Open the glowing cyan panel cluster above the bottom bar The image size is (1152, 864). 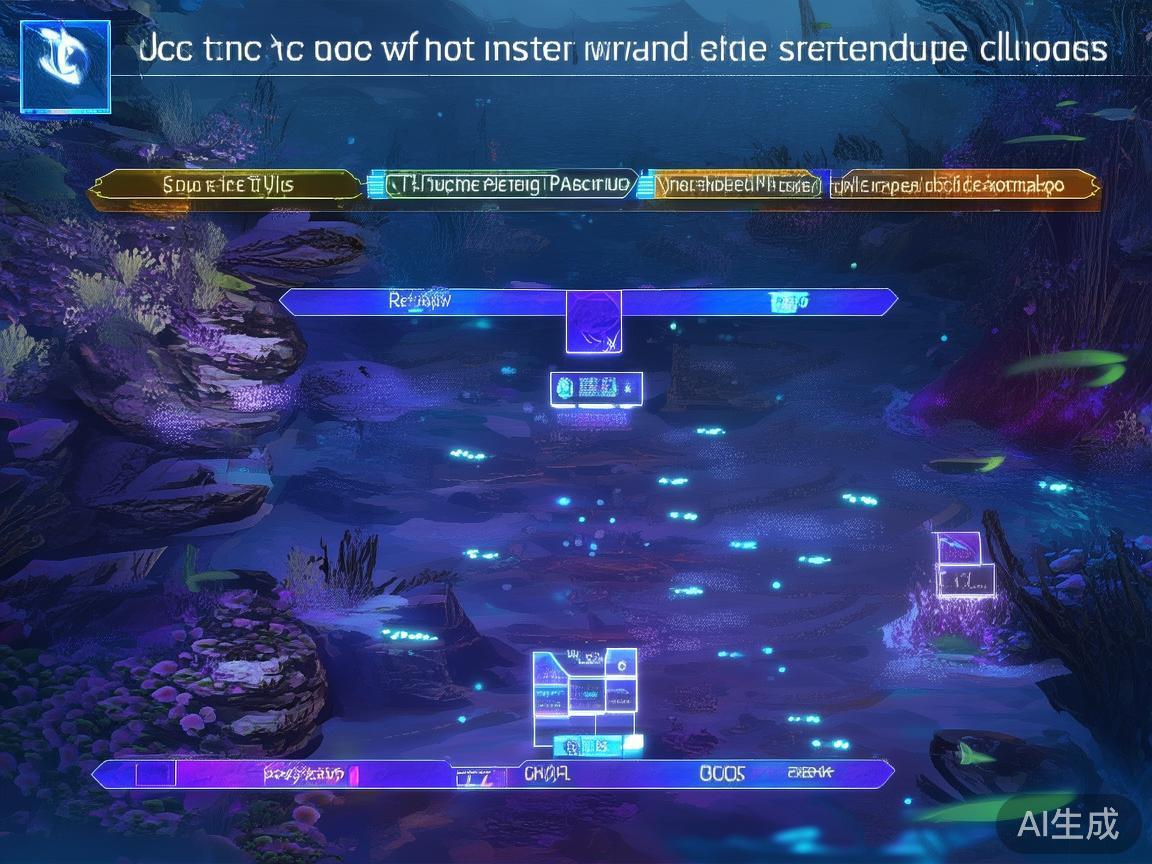tap(585, 690)
